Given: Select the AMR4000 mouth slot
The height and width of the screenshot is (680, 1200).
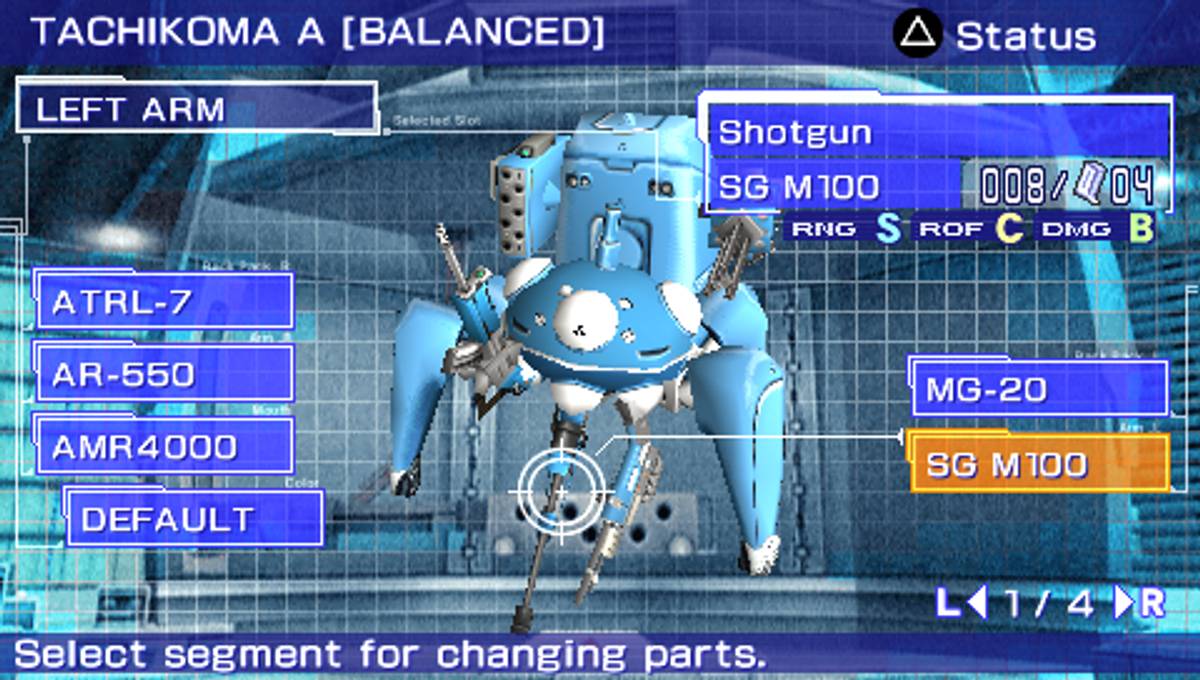Looking at the screenshot, I should tap(165, 446).
